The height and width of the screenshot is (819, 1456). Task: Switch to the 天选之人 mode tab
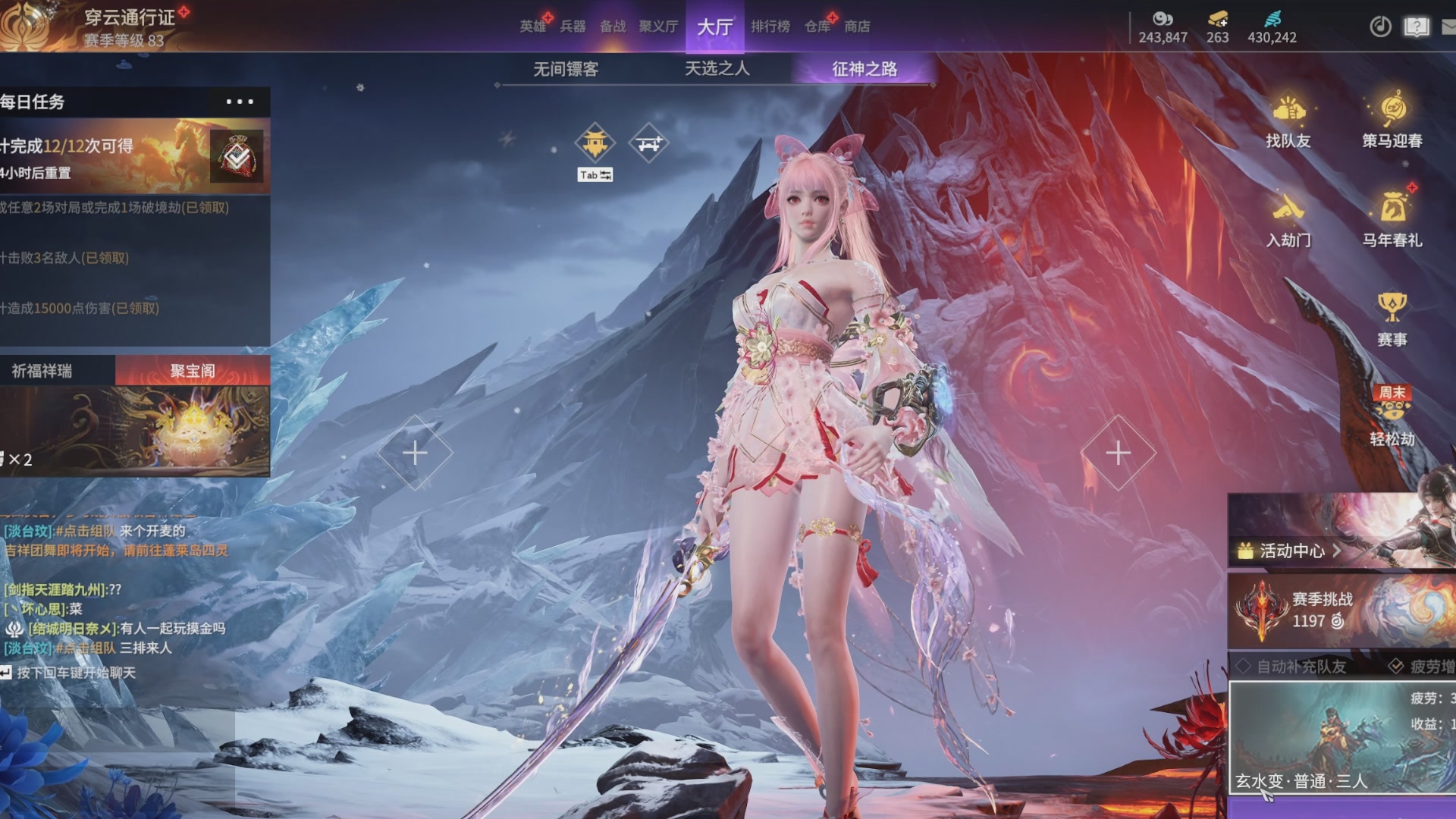pyautogui.click(x=717, y=69)
